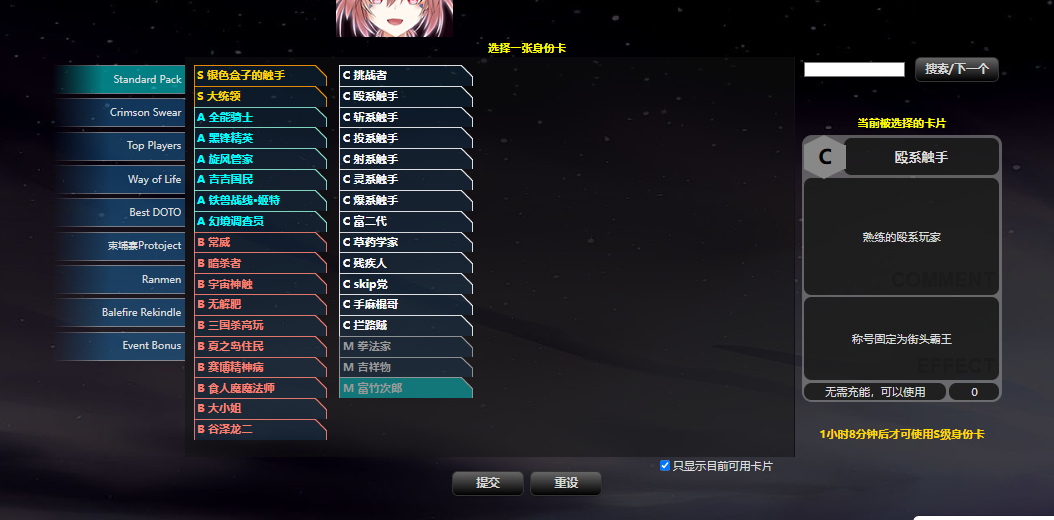Click the 提交 submit button
The width and height of the screenshot is (1054, 520).
point(488,483)
